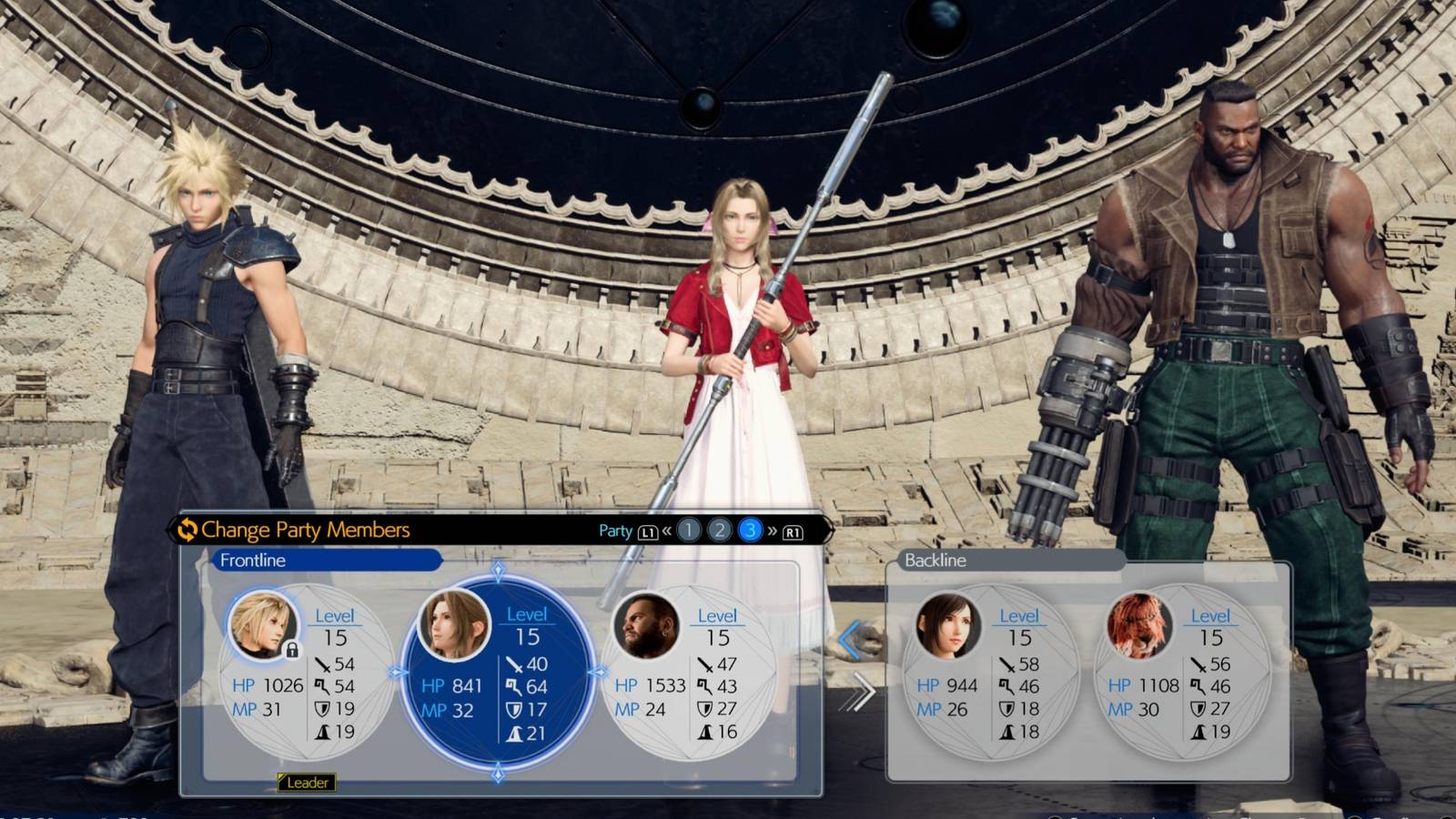The image size is (1456, 819).
Task: Choose Aerith's highlighted party slot
Action: point(498,673)
